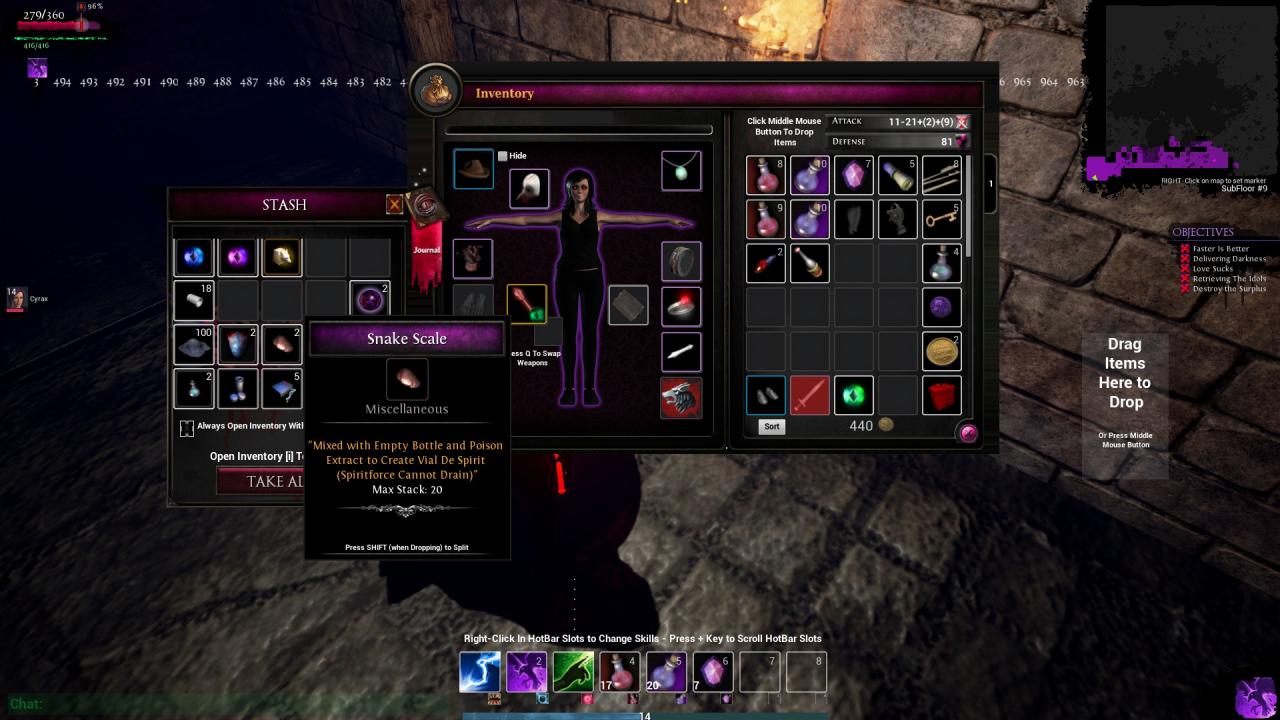Click the wolf head emblem slot
1280x720 pixels.
[x=681, y=397]
